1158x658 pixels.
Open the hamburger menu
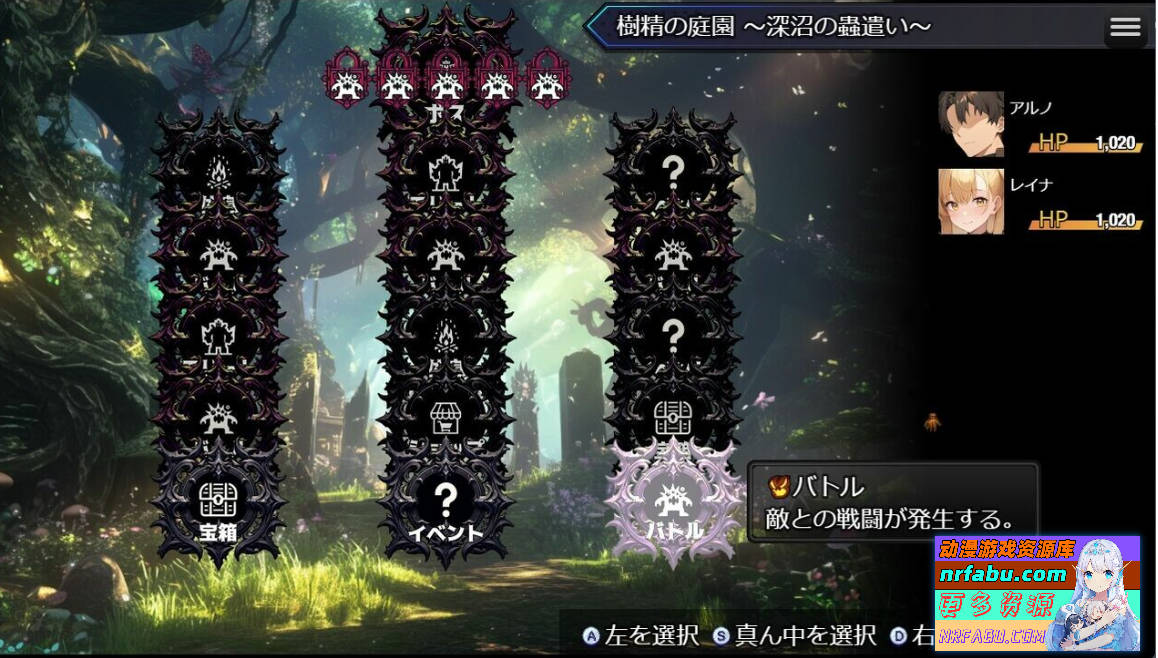click(1125, 28)
